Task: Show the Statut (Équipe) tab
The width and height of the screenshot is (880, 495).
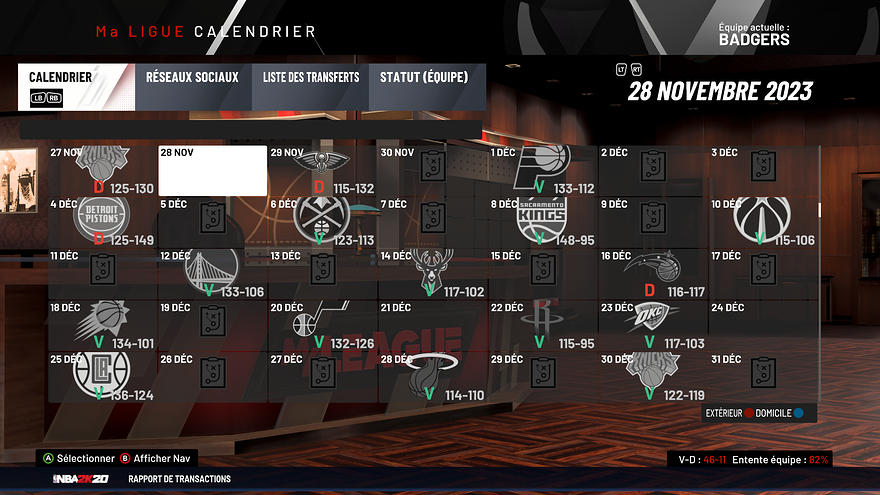Action: coord(426,77)
